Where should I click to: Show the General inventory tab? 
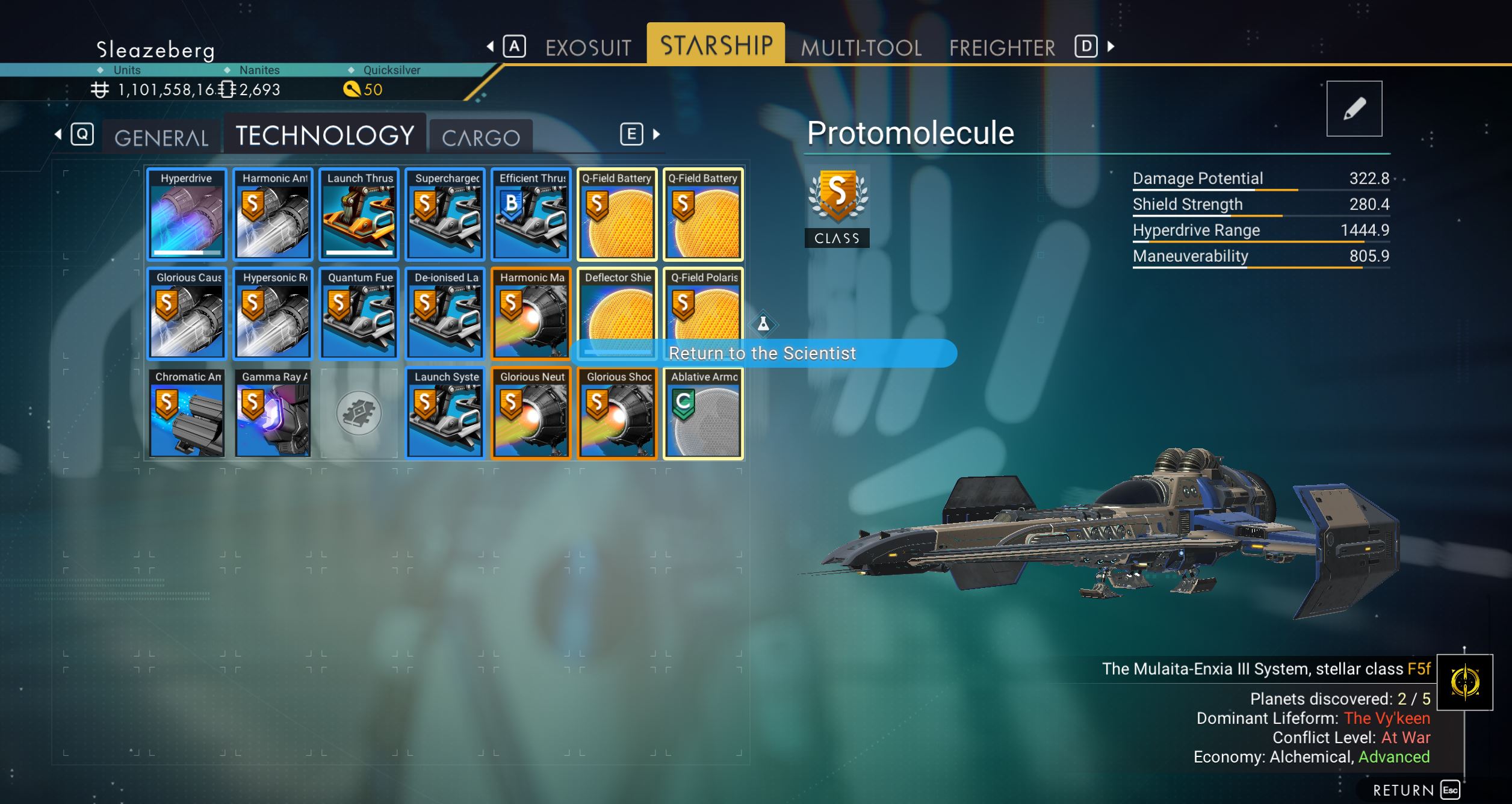[x=161, y=137]
